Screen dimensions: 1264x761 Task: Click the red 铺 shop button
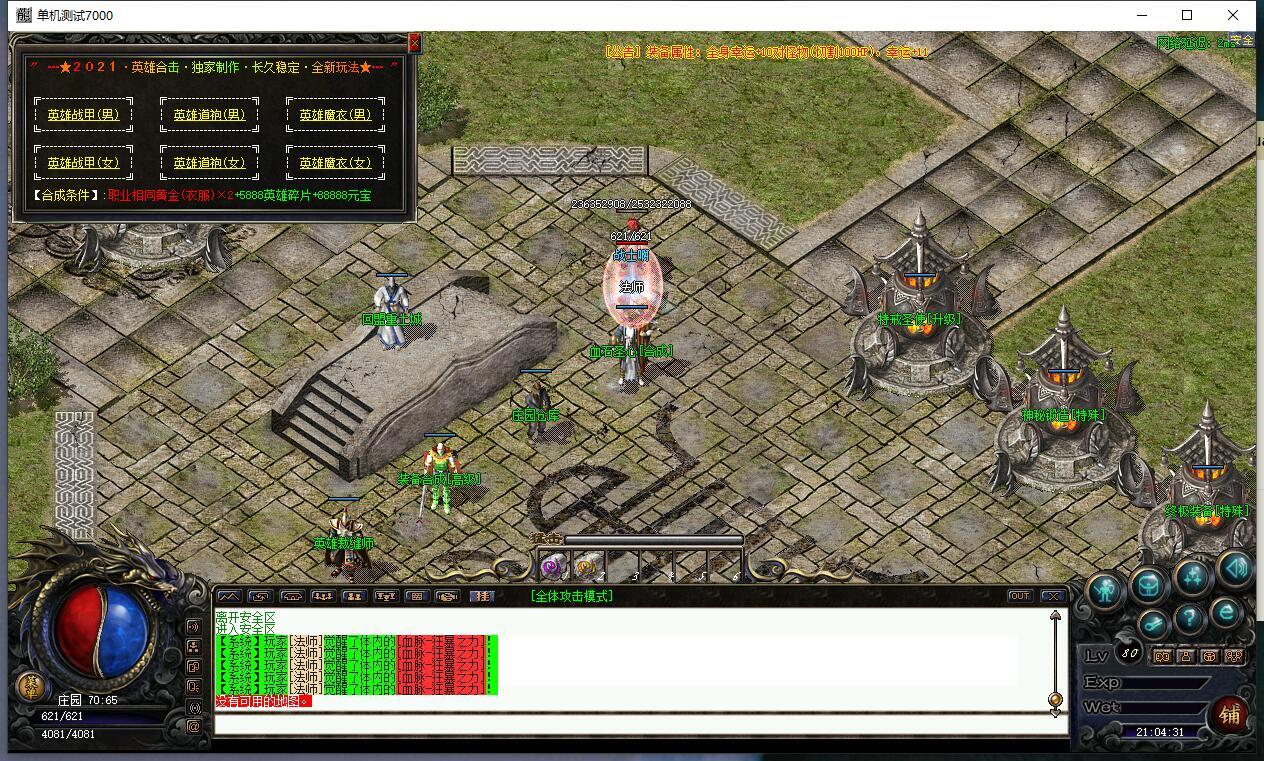click(1229, 714)
